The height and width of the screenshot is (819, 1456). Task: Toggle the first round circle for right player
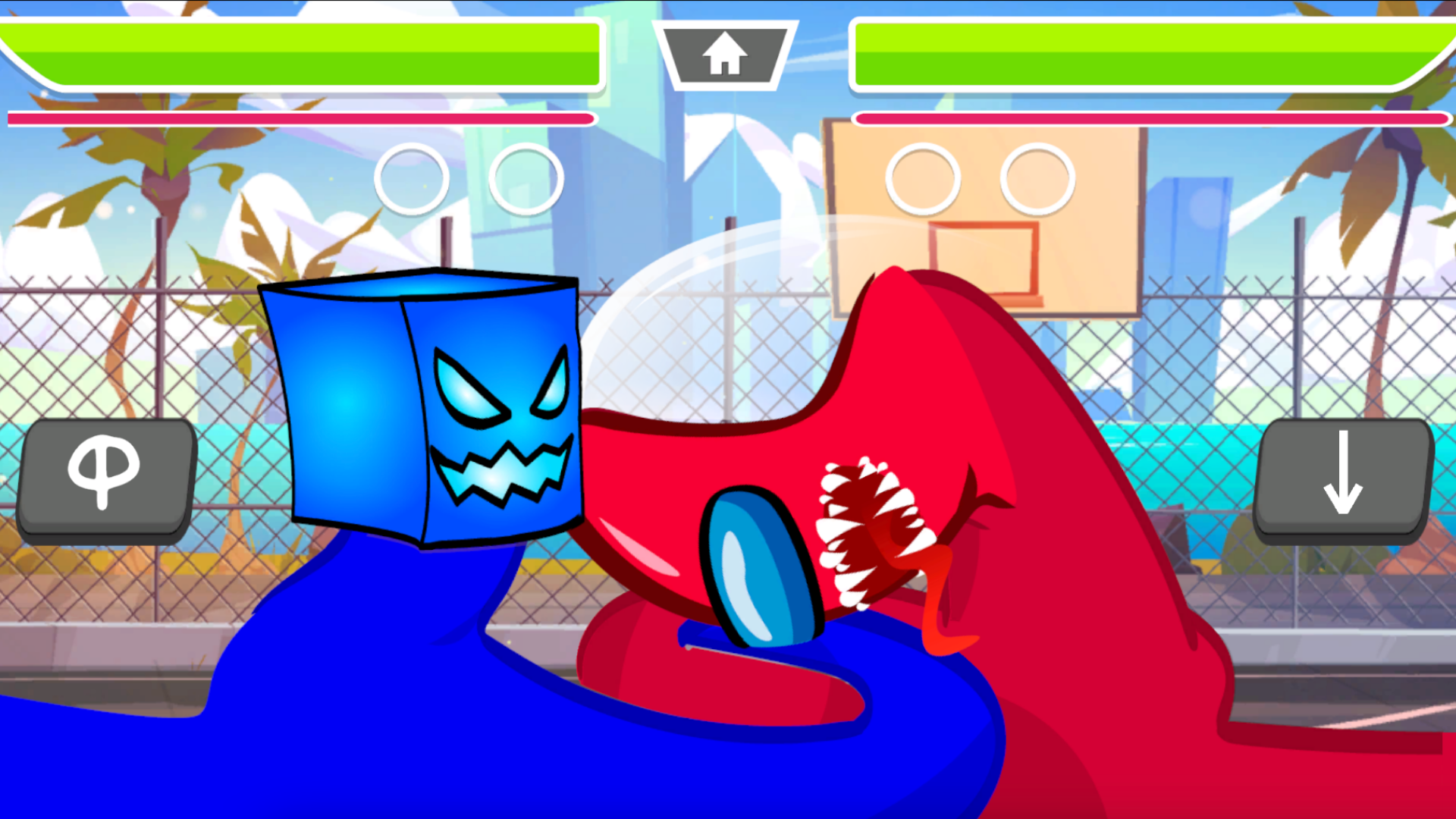922,179
